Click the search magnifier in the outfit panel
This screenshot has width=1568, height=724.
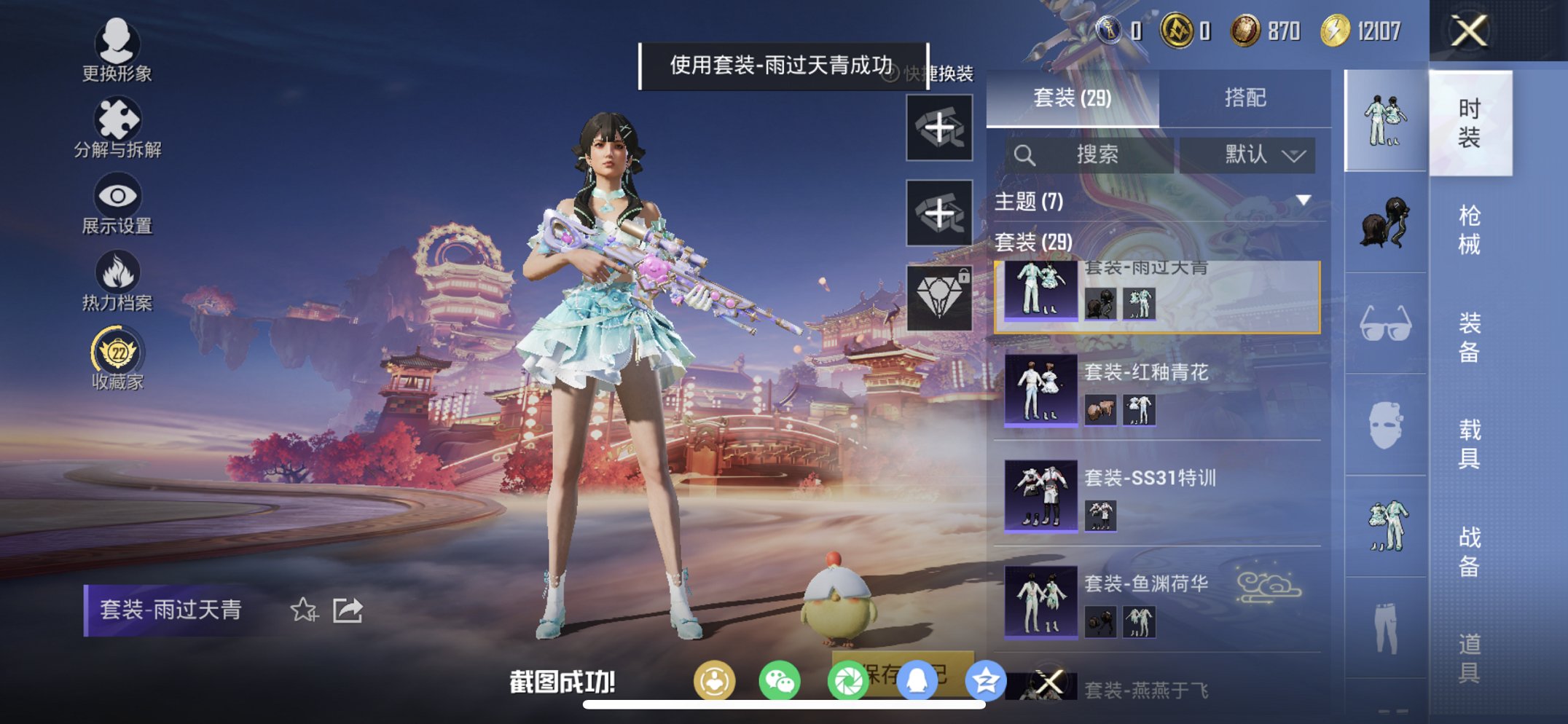(x=1027, y=155)
